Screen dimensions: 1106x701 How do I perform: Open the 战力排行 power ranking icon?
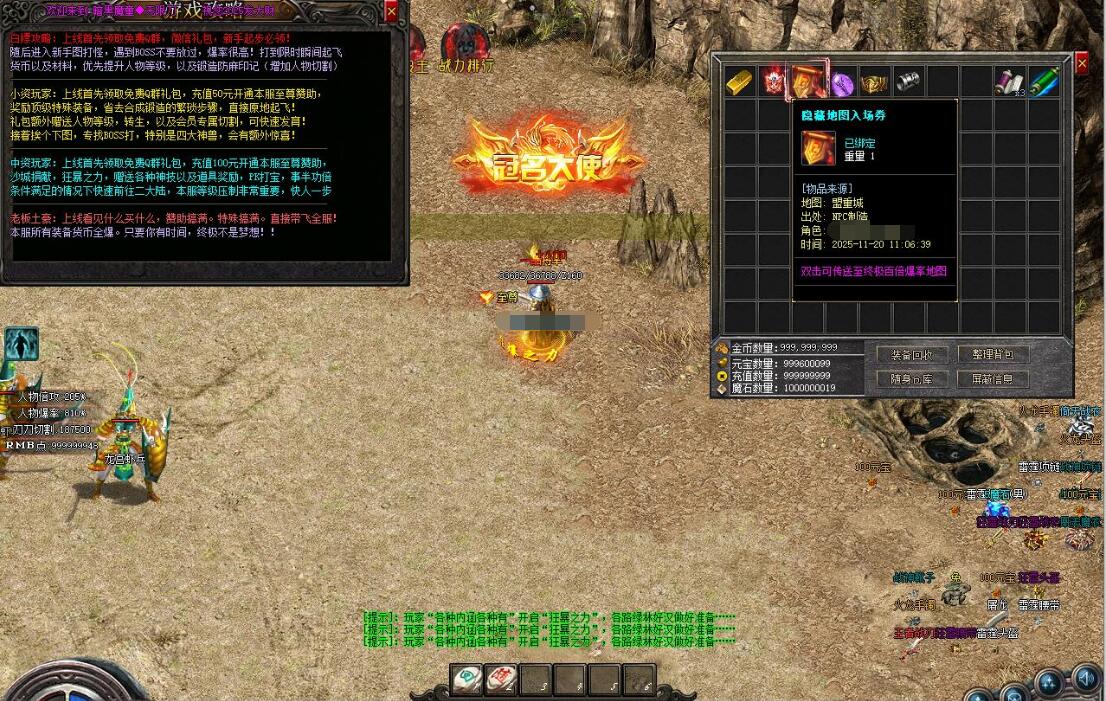tap(466, 47)
